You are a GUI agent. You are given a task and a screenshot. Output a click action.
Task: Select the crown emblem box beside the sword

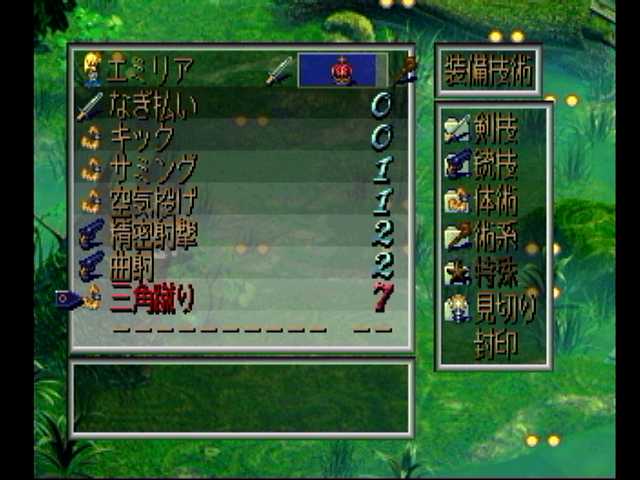342,70
